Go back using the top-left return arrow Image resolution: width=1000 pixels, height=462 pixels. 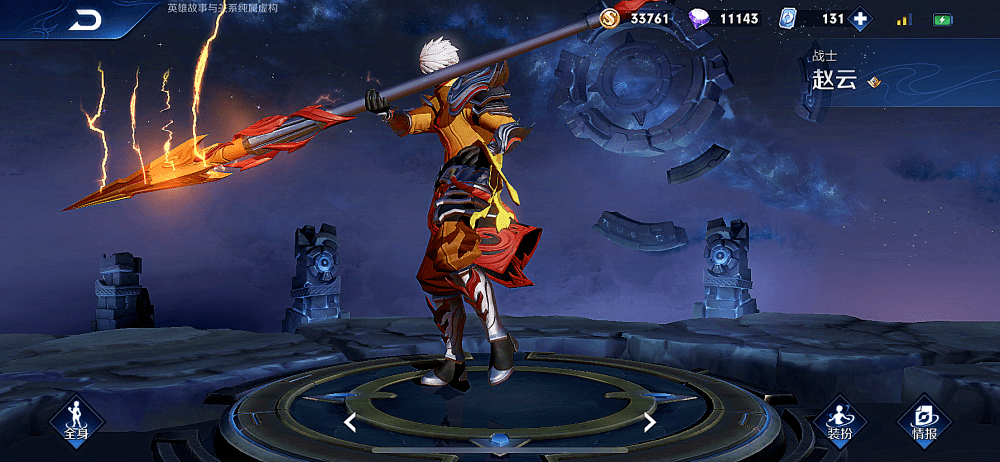86,21
